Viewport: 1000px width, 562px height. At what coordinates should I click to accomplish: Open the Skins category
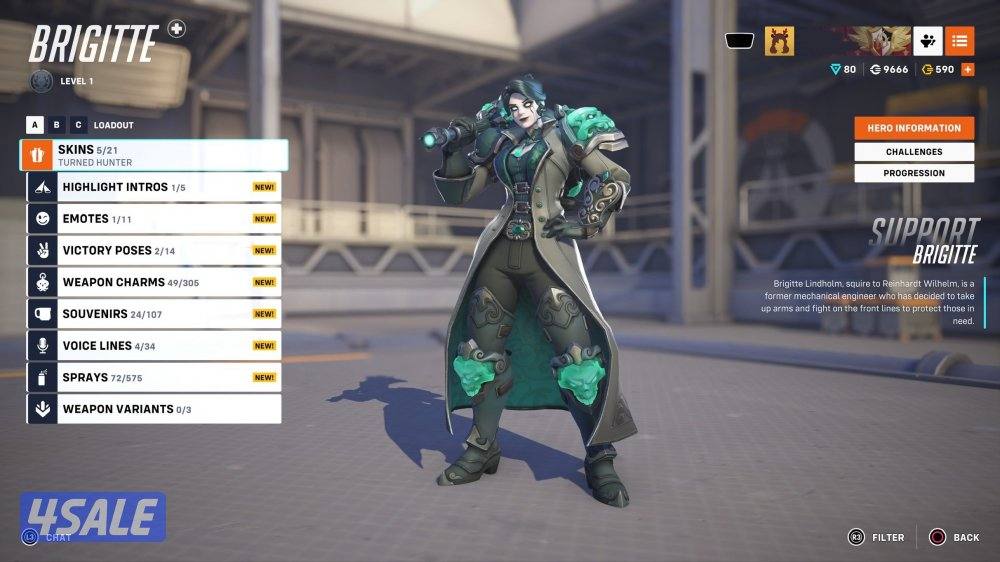tap(153, 155)
